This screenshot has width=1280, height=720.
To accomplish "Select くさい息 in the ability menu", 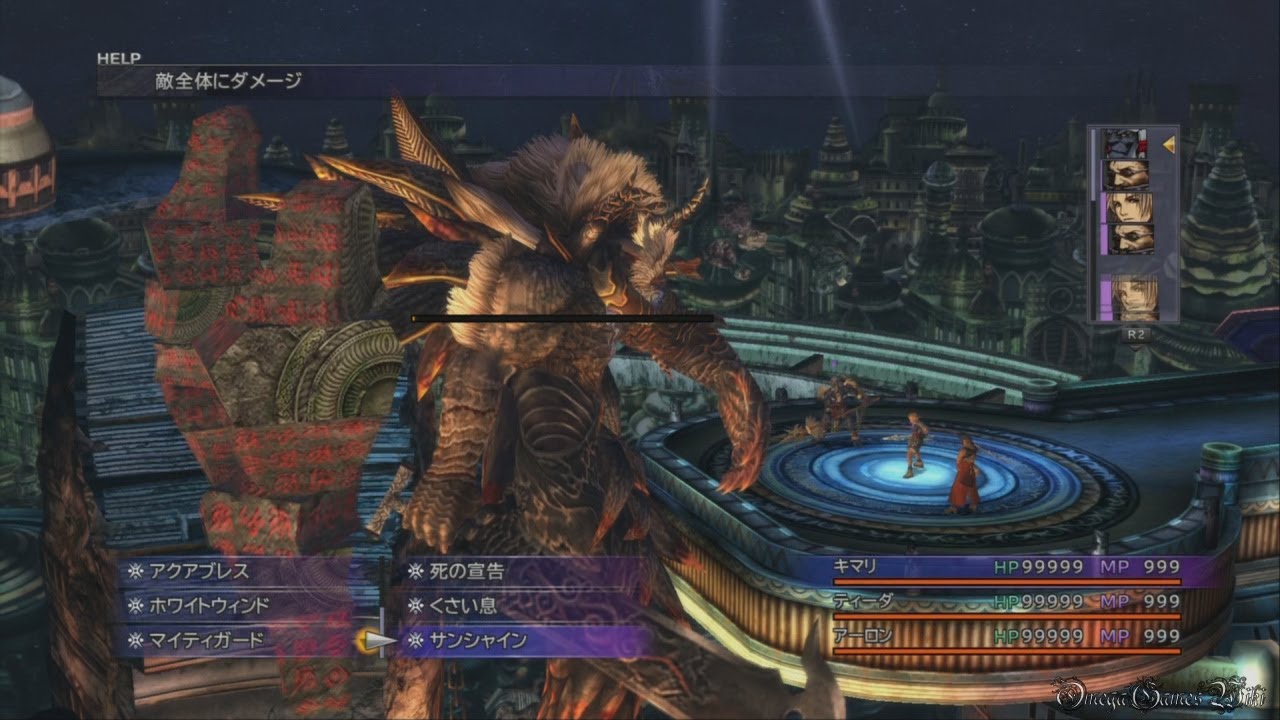I will [x=461, y=606].
